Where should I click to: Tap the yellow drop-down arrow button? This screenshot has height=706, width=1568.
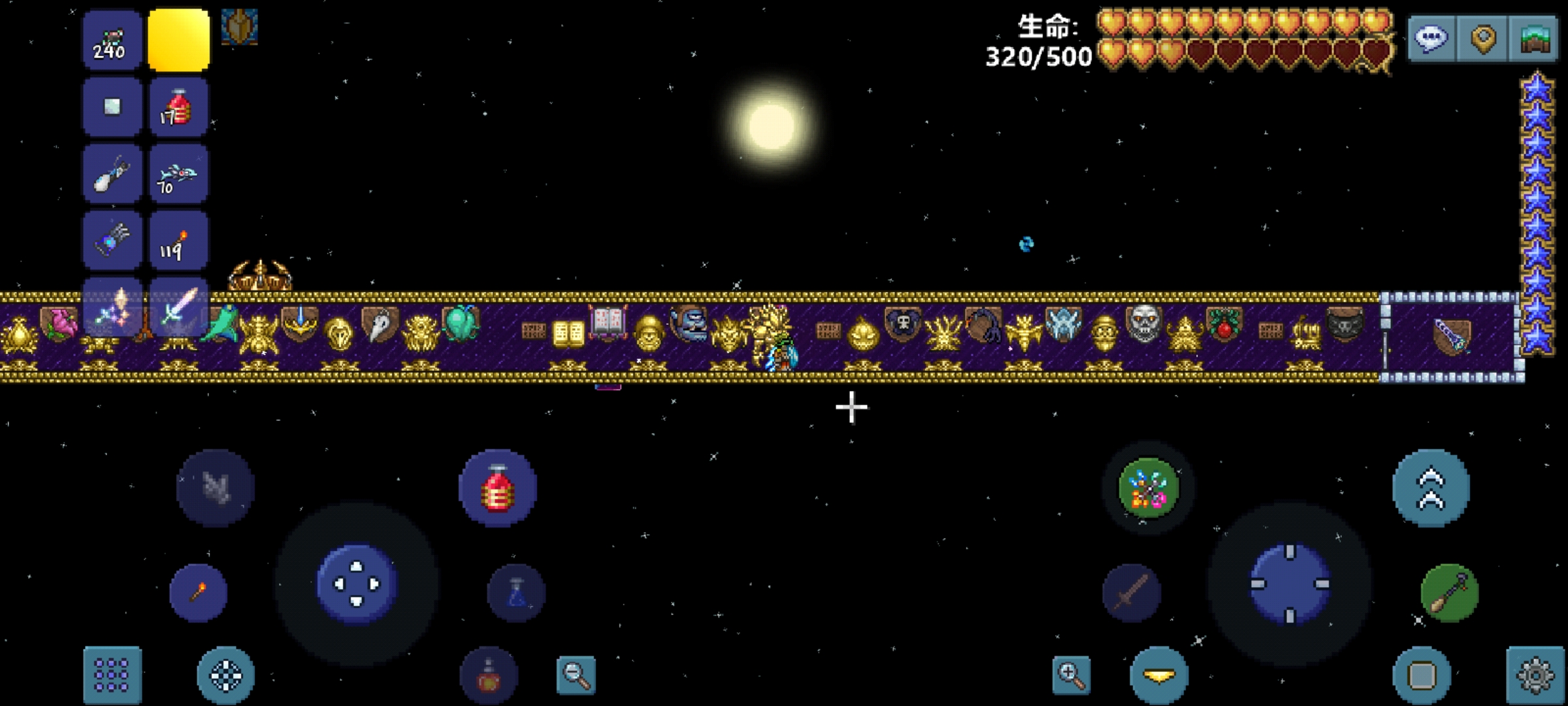1159,675
